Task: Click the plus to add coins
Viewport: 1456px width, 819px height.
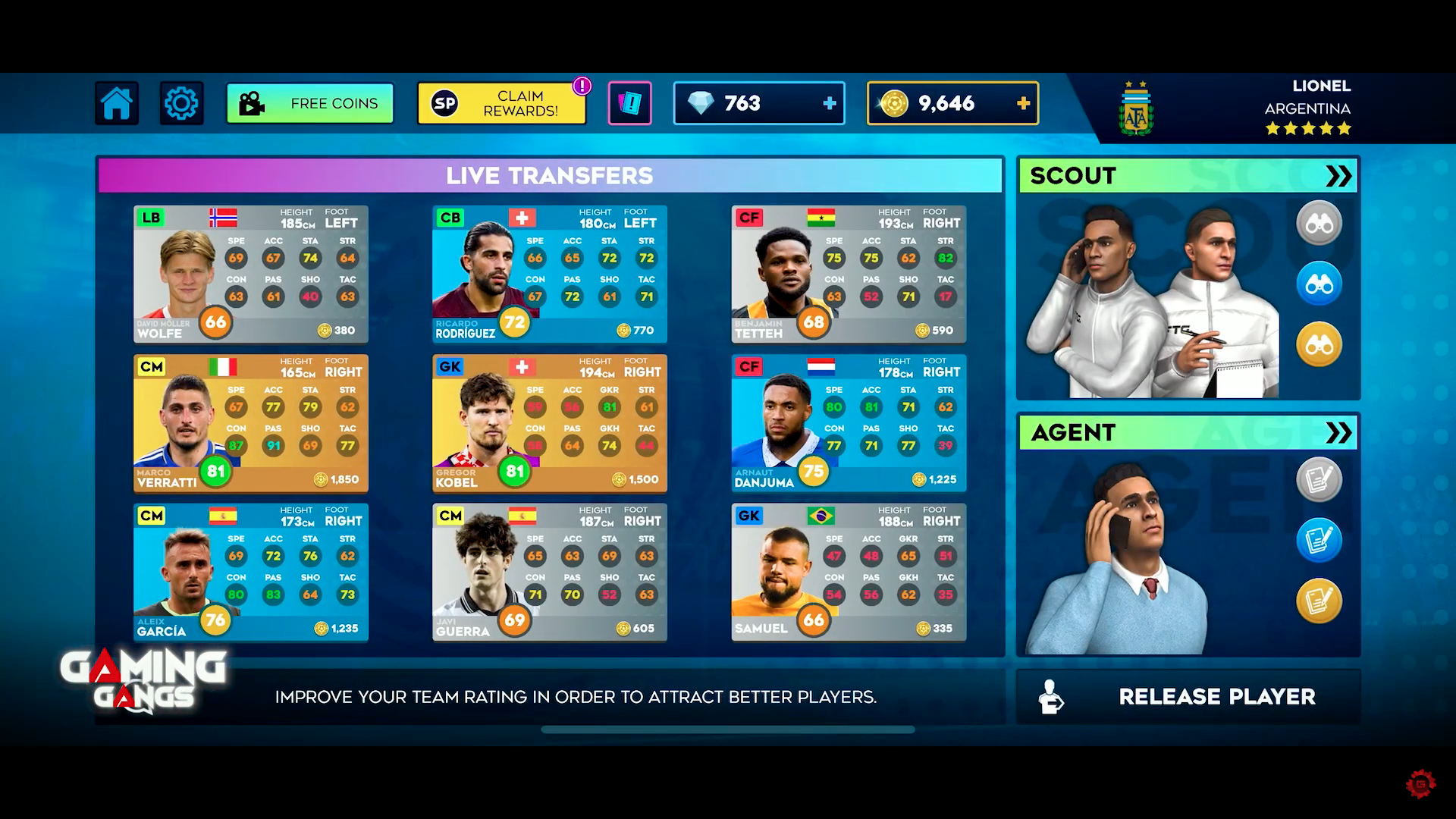Action: [x=1023, y=103]
